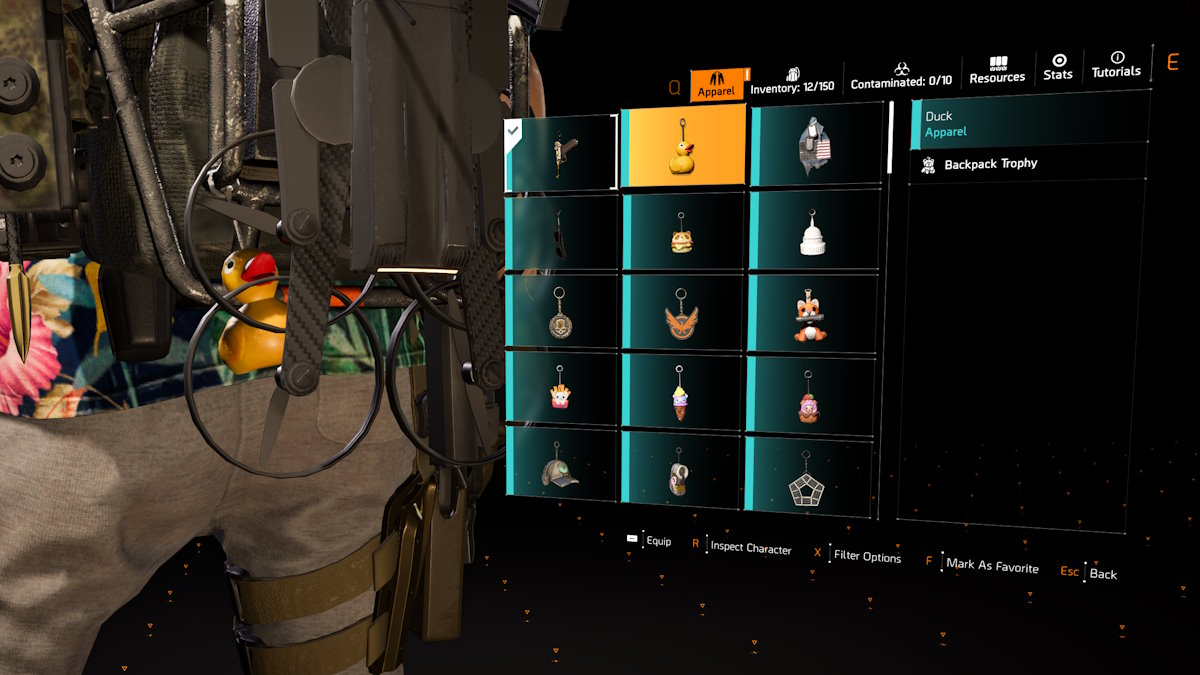Open the Inventory tab
Image resolution: width=1200 pixels, height=675 pixels.
point(792,80)
